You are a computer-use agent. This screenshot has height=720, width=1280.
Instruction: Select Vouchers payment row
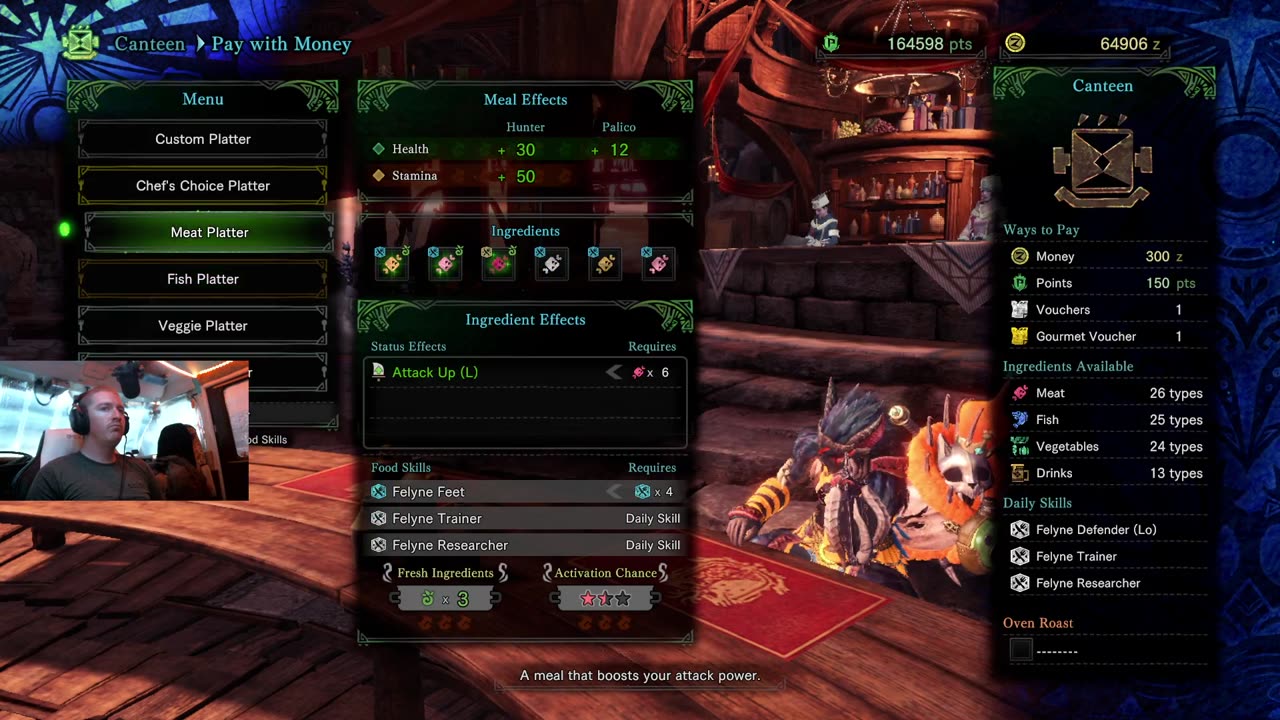[1104, 310]
